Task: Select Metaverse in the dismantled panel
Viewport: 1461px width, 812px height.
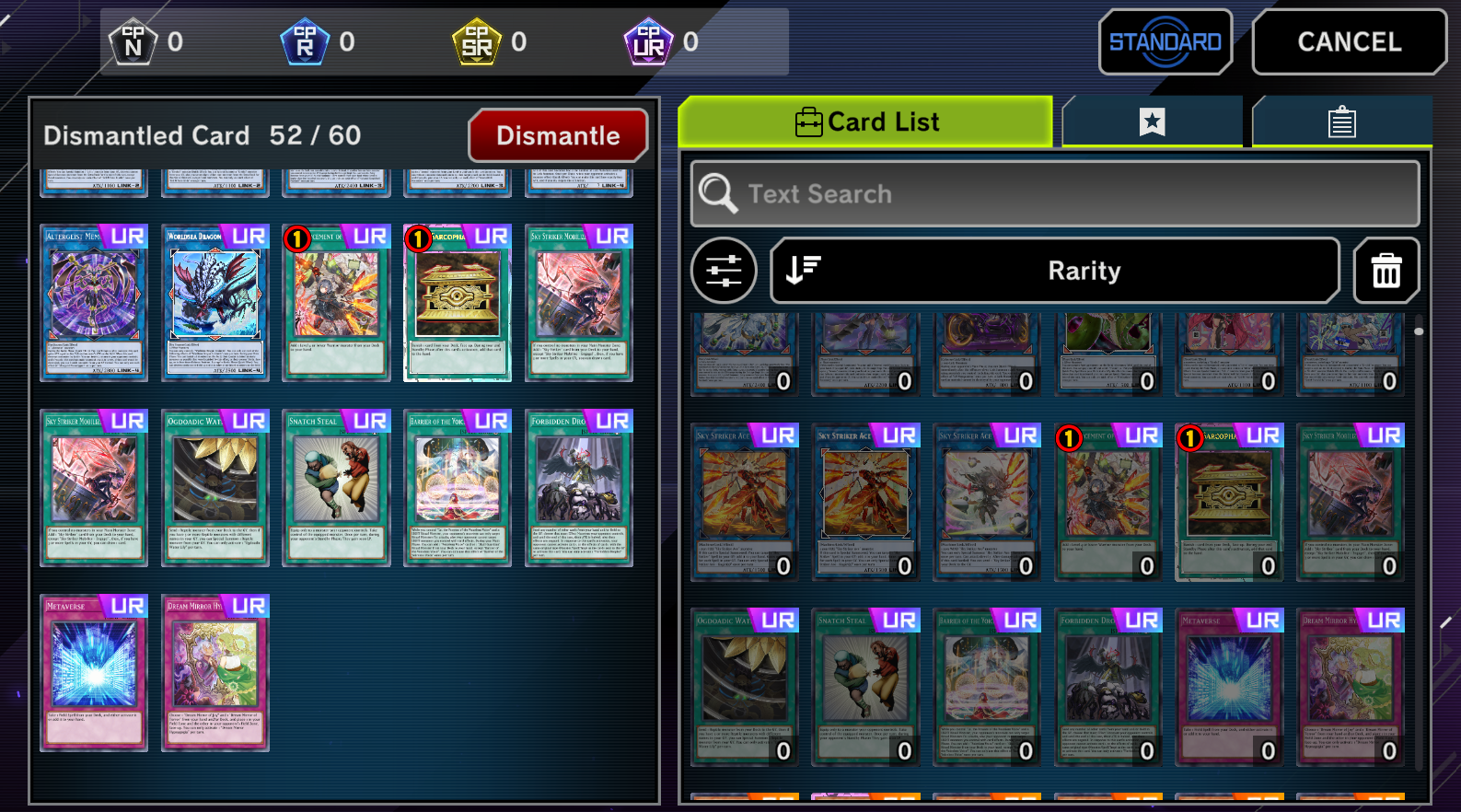Action: tap(94, 672)
